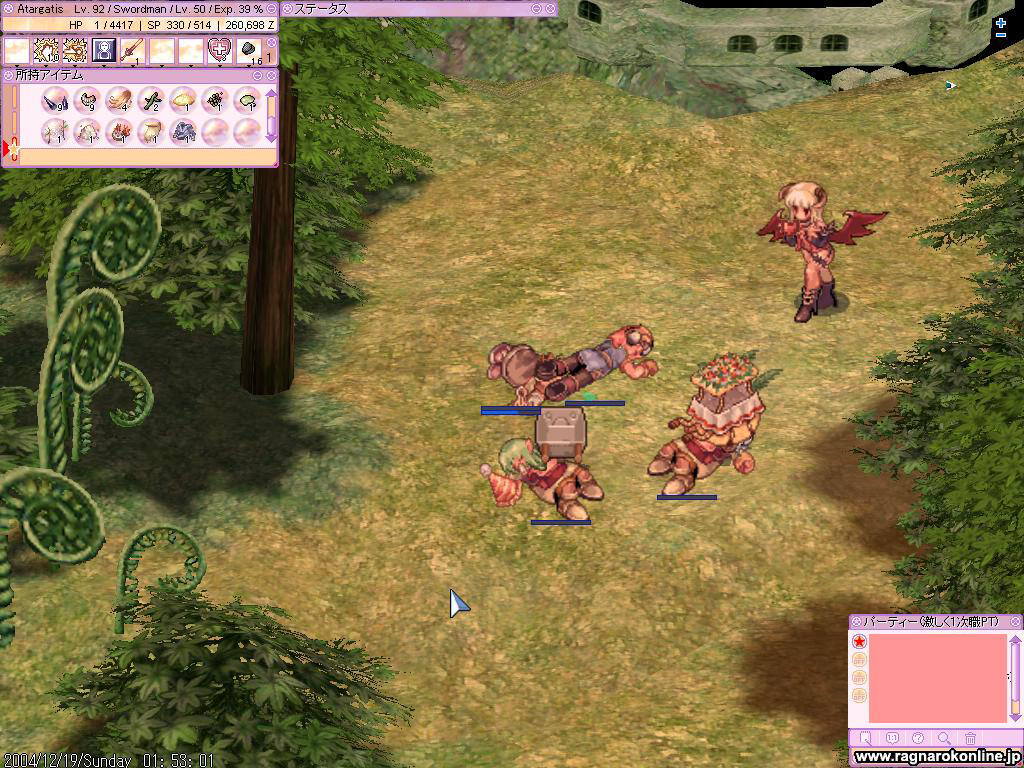Click the question mark party button

click(918, 739)
